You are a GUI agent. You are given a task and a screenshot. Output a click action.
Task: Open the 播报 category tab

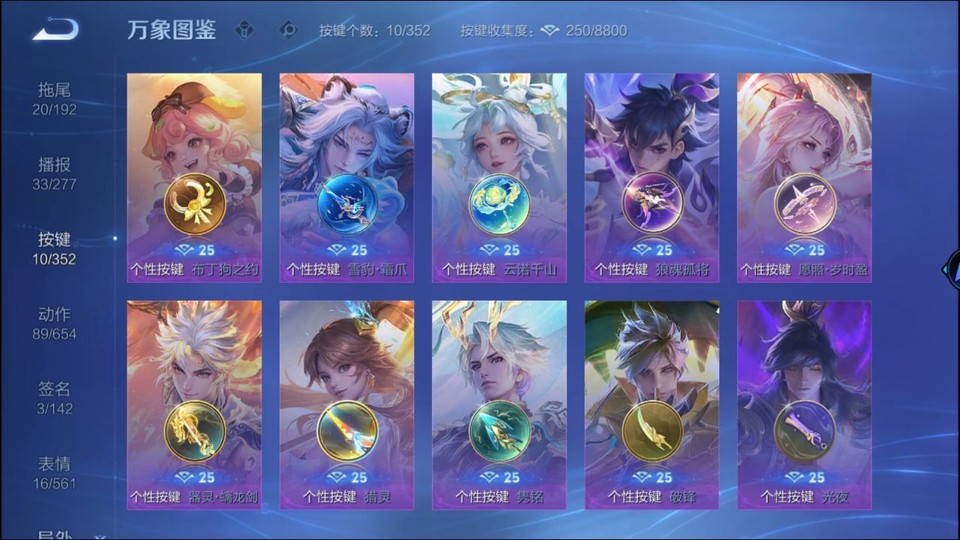tap(54, 173)
